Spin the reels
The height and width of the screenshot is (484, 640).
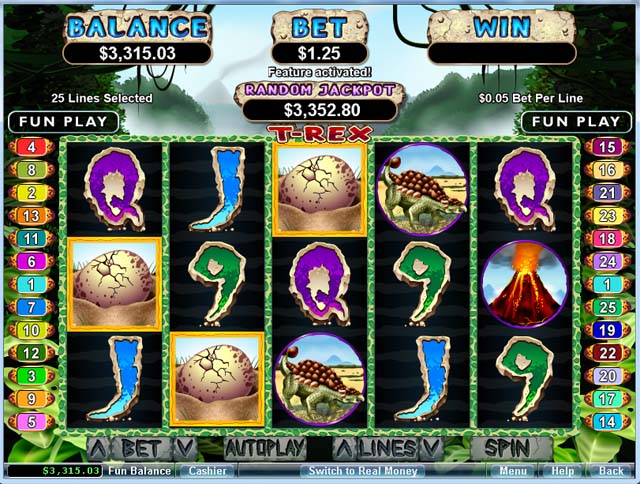[511, 448]
